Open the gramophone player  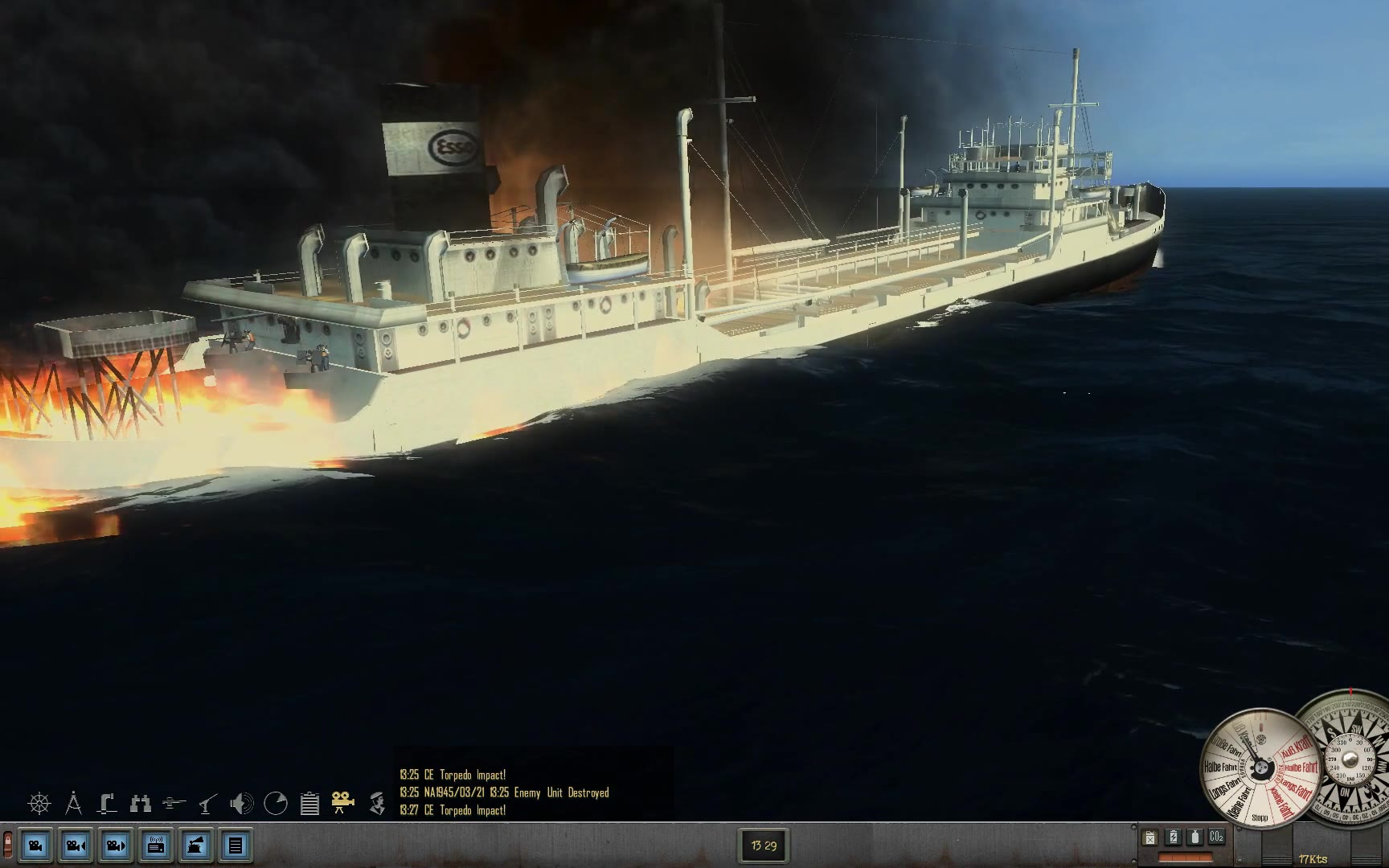196,845
